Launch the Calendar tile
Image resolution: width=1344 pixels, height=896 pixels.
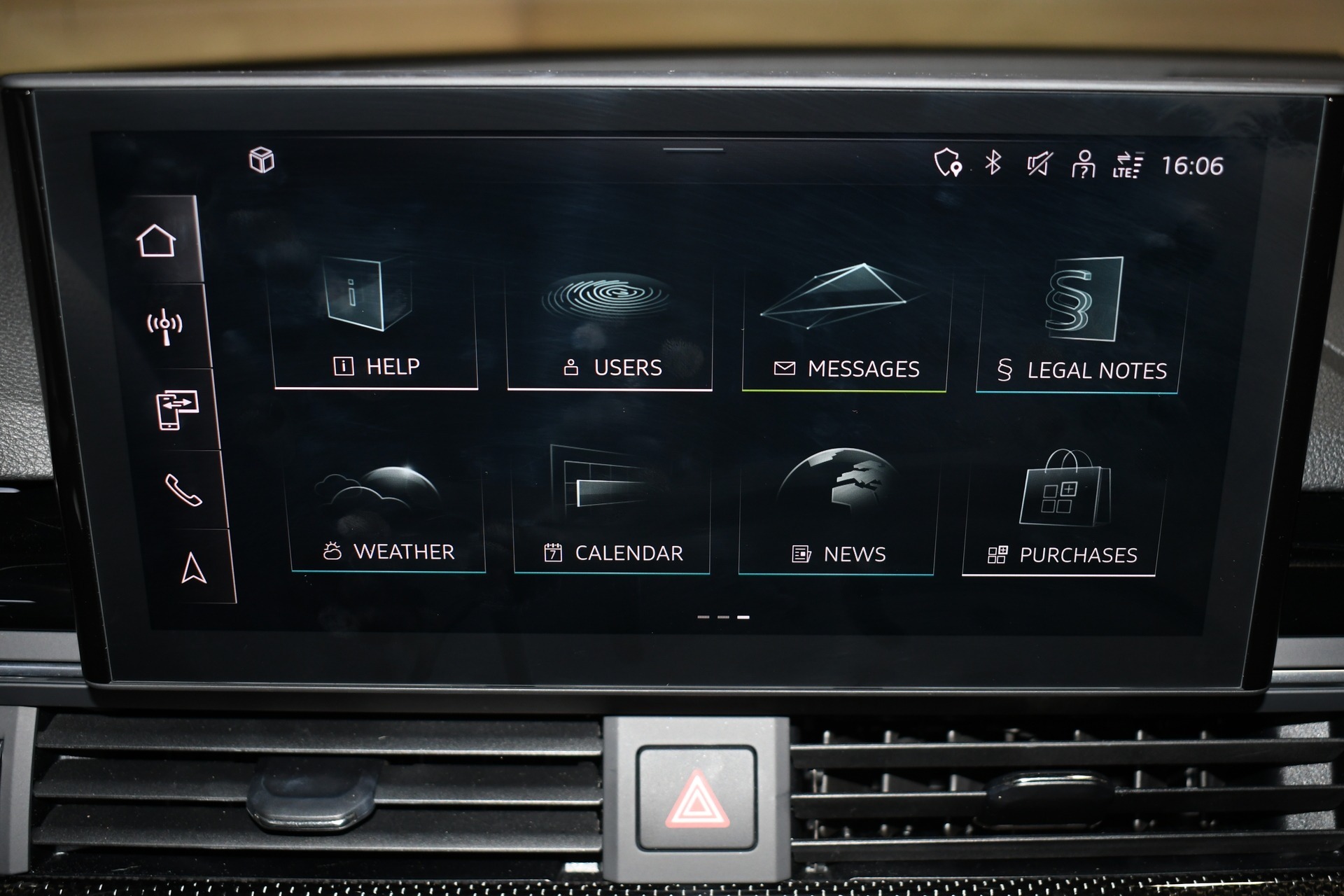point(612,512)
